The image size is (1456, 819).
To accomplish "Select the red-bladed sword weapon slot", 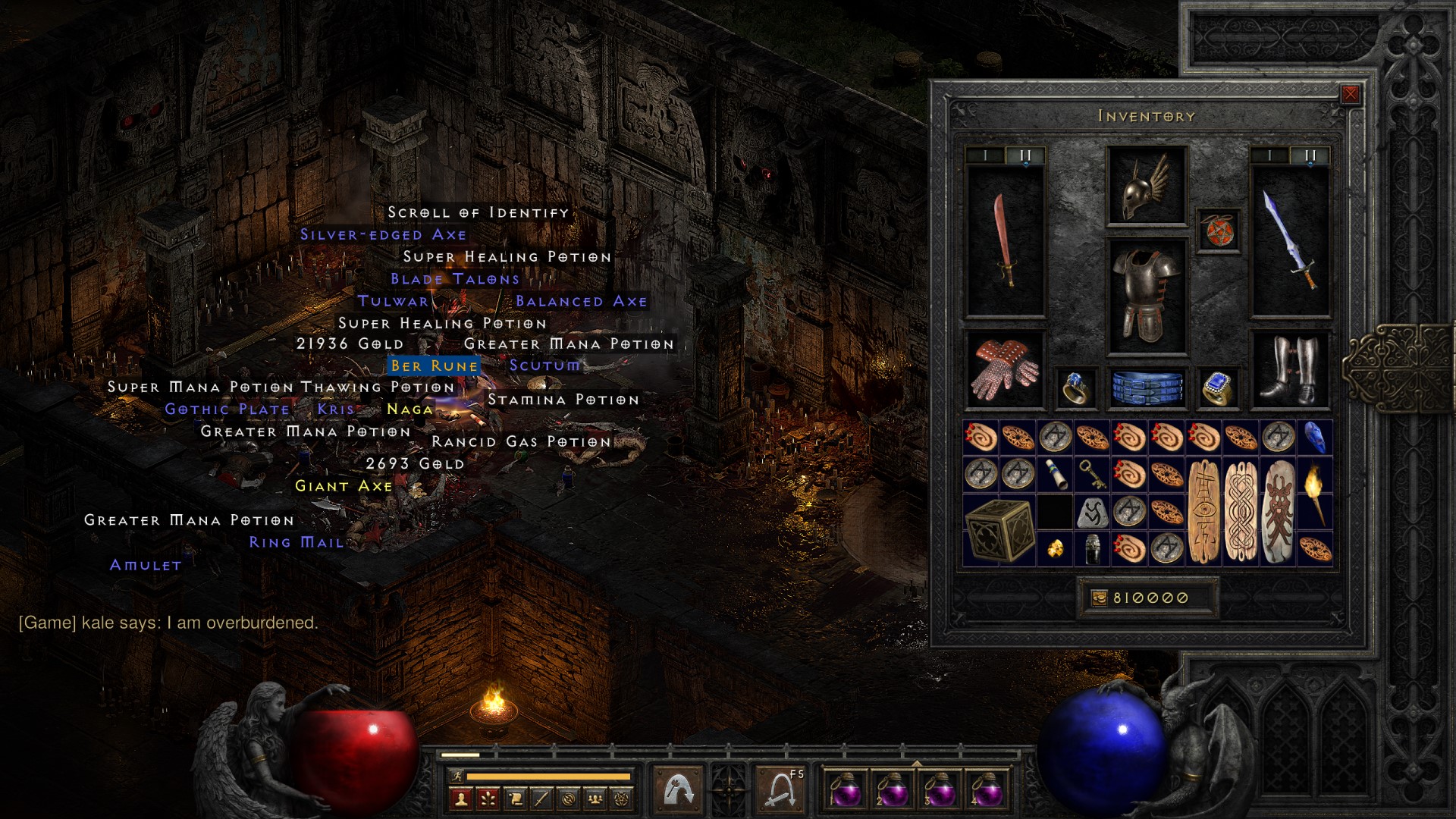I will (x=1005, y=241).
